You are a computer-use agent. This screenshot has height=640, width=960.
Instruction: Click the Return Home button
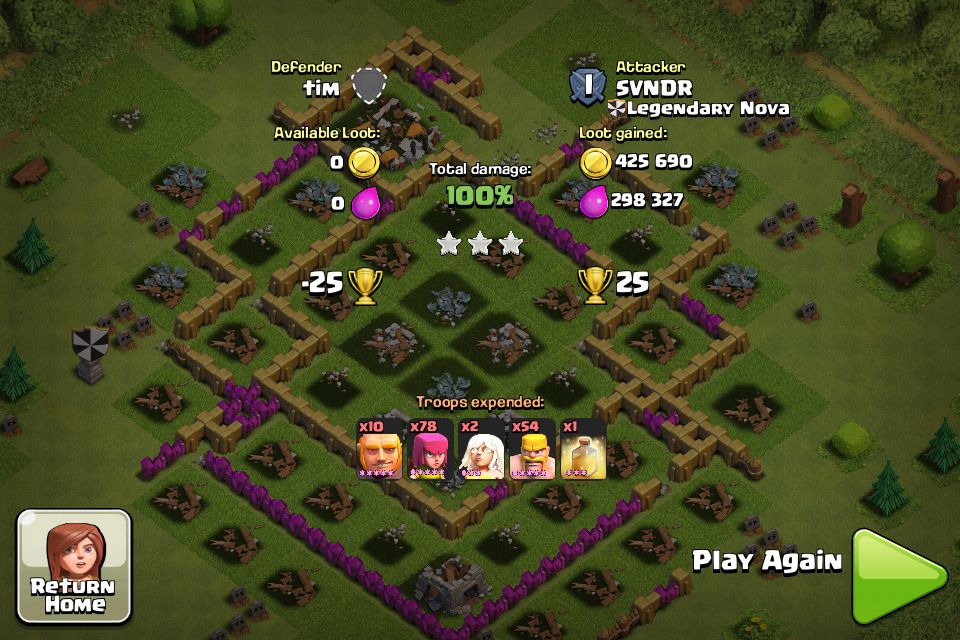pos(73,566)
